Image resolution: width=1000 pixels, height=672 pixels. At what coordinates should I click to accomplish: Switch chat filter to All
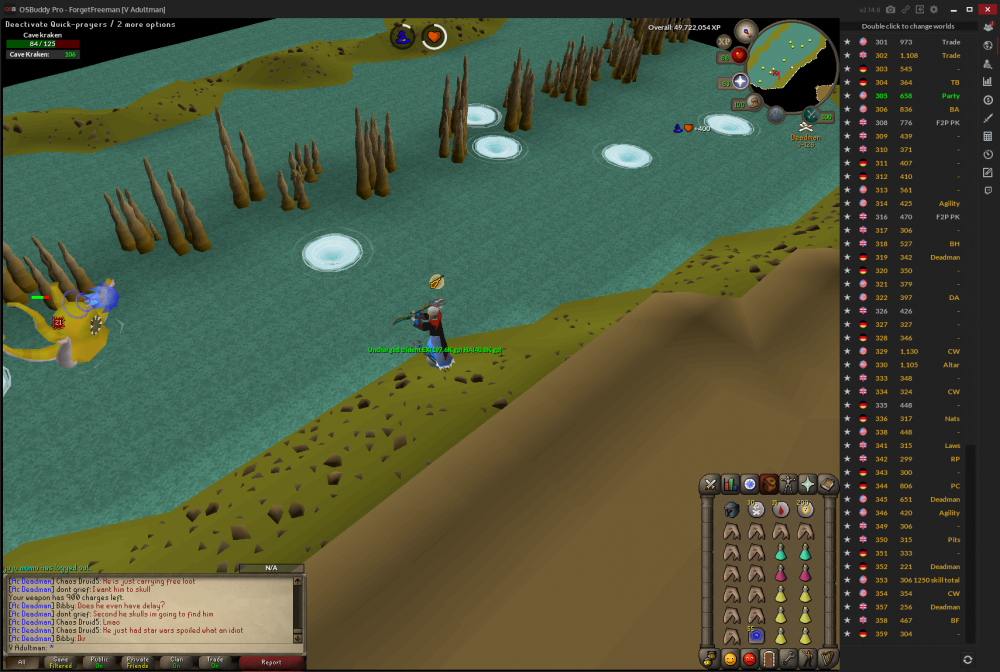pyautogui.click(x=21, y=661)
